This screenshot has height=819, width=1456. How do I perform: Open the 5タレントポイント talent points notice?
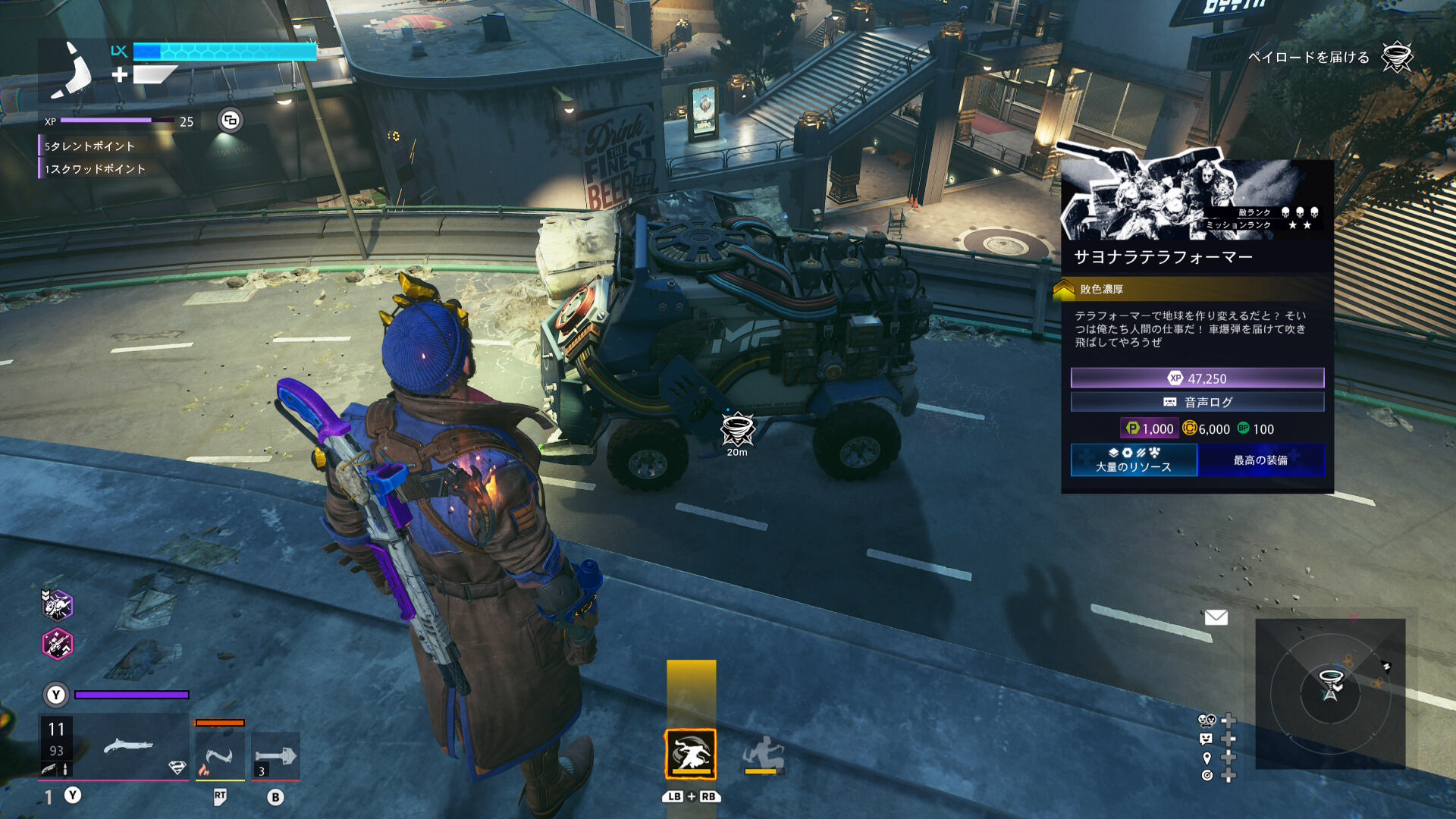tap(89, 146)
